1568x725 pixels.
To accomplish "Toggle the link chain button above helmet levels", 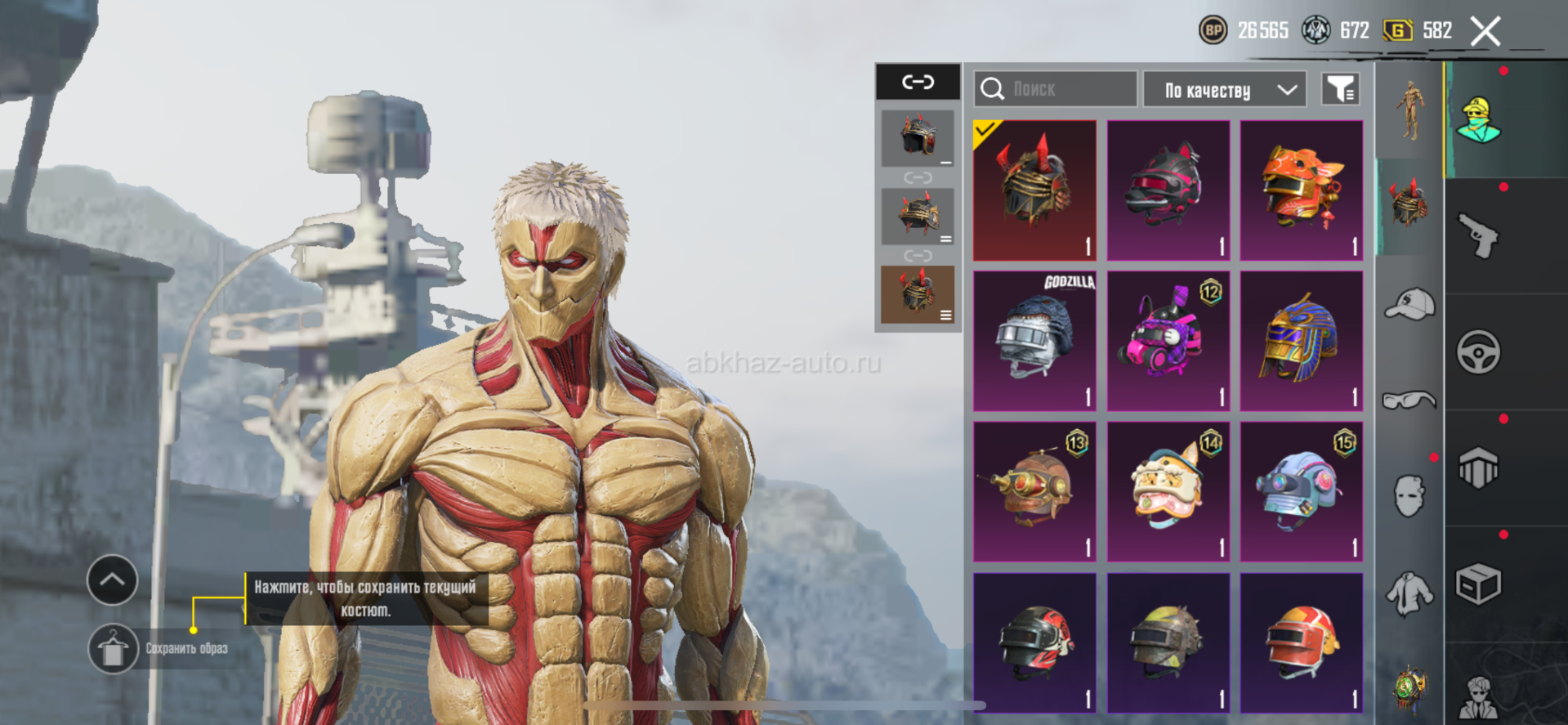I will click(918, 82).
